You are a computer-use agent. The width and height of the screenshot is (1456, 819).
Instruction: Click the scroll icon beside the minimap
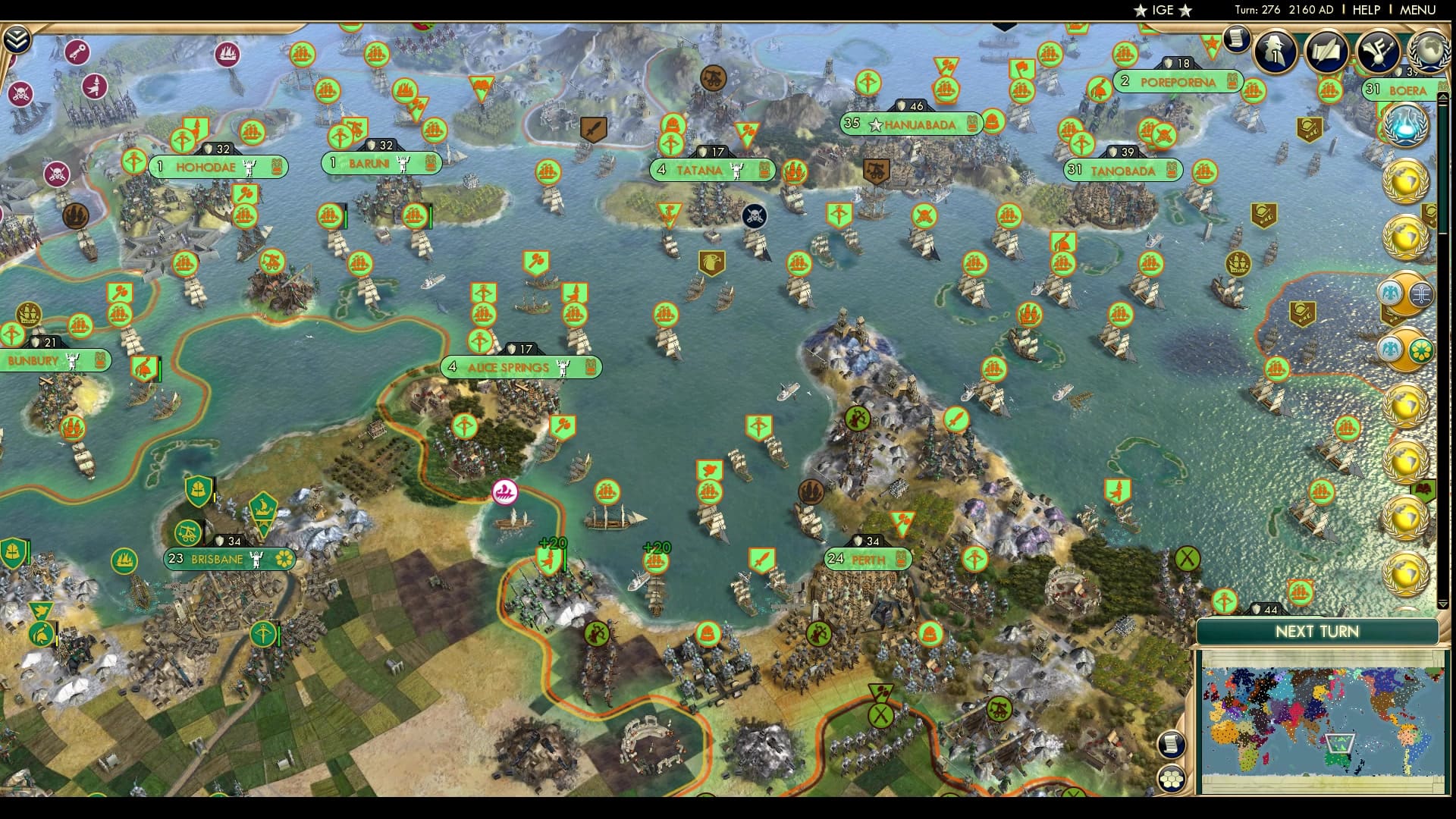coord(1172,745)
